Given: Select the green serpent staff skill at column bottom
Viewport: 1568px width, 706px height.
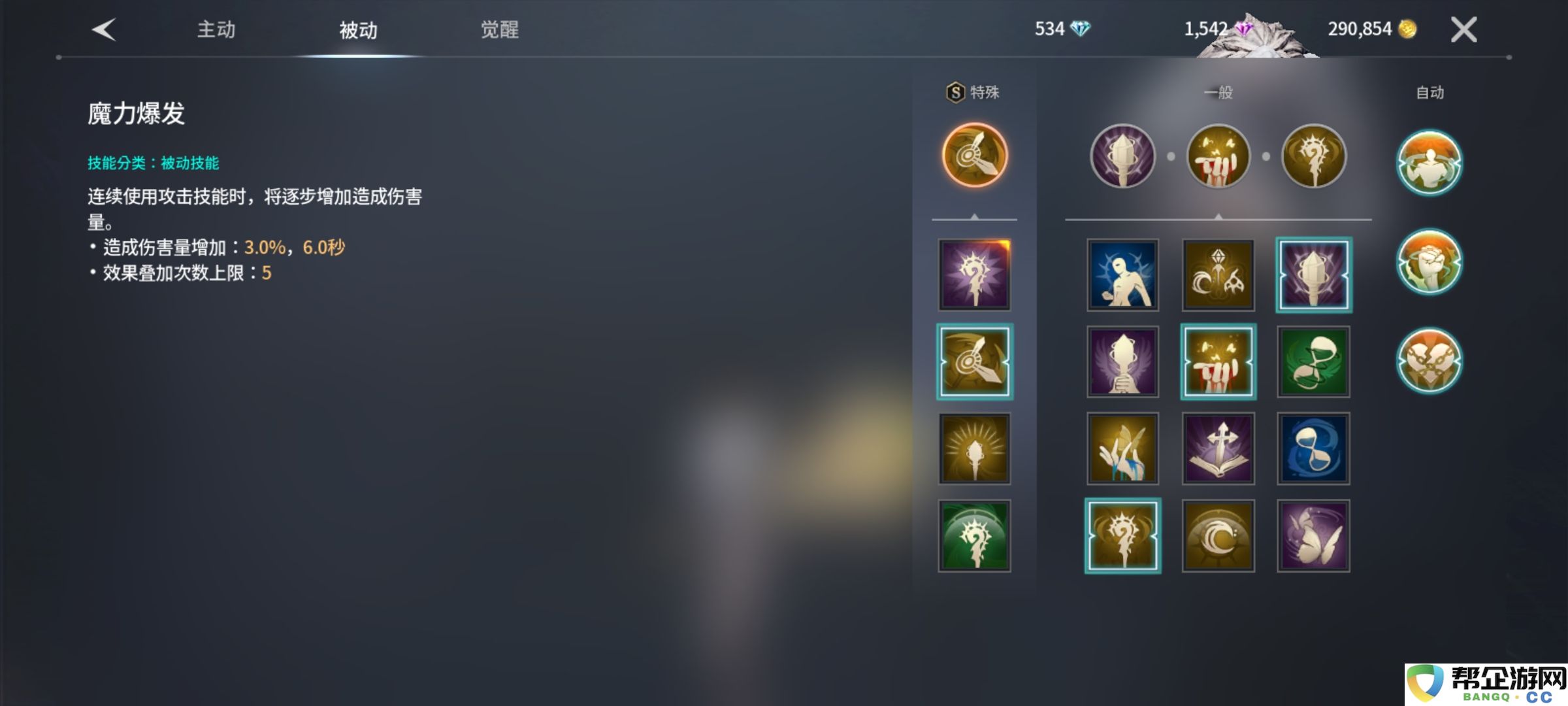Looking at the screenshot, I should point(974,535).
